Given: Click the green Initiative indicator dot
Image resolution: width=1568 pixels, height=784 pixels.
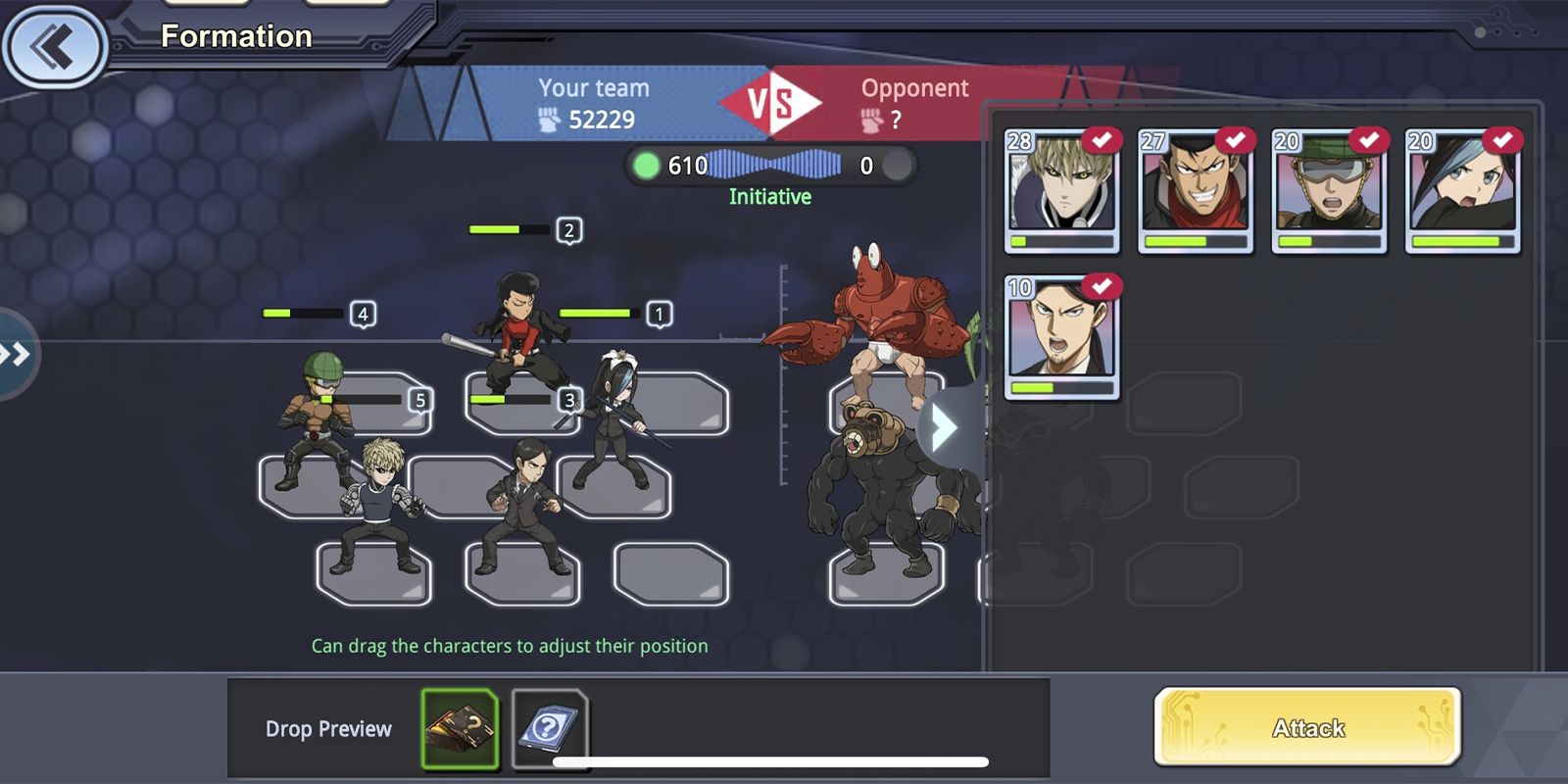Looking at the screenshot, I should click(645, 165).
